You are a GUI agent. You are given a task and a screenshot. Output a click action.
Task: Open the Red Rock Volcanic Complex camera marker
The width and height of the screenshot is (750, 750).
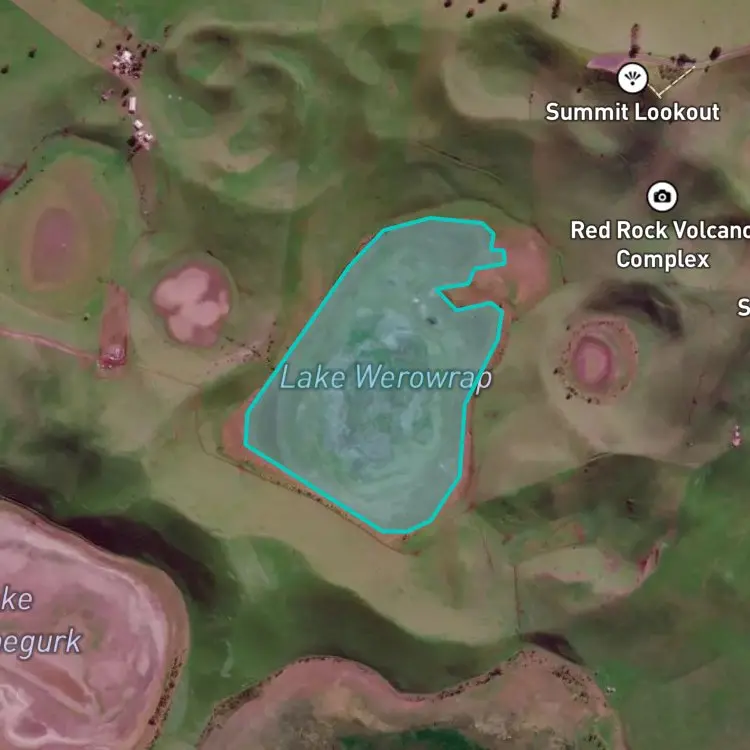point(661,195)
